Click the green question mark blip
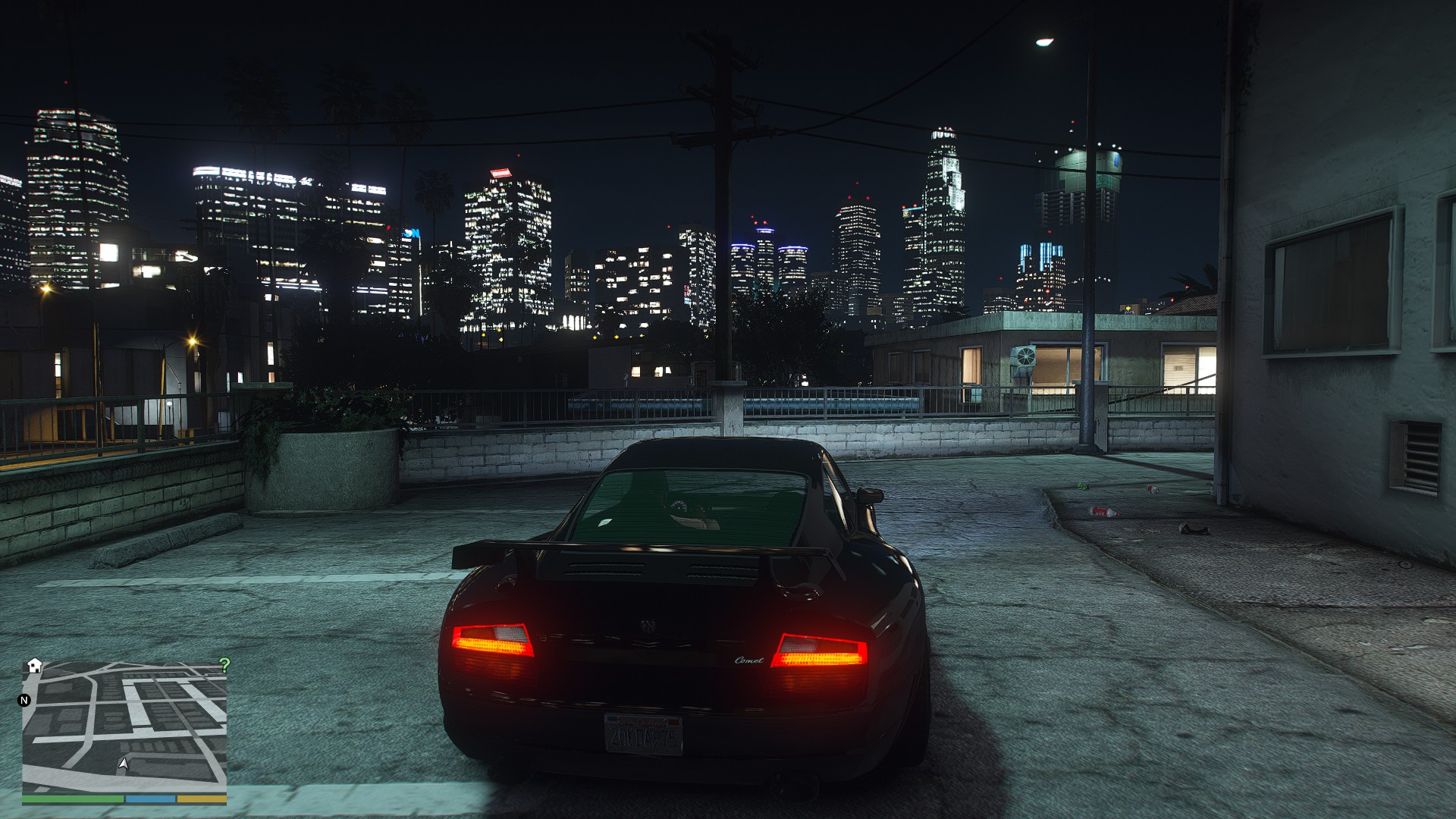The height and width of the screenshot is (819, 1456). pos(224,666)
